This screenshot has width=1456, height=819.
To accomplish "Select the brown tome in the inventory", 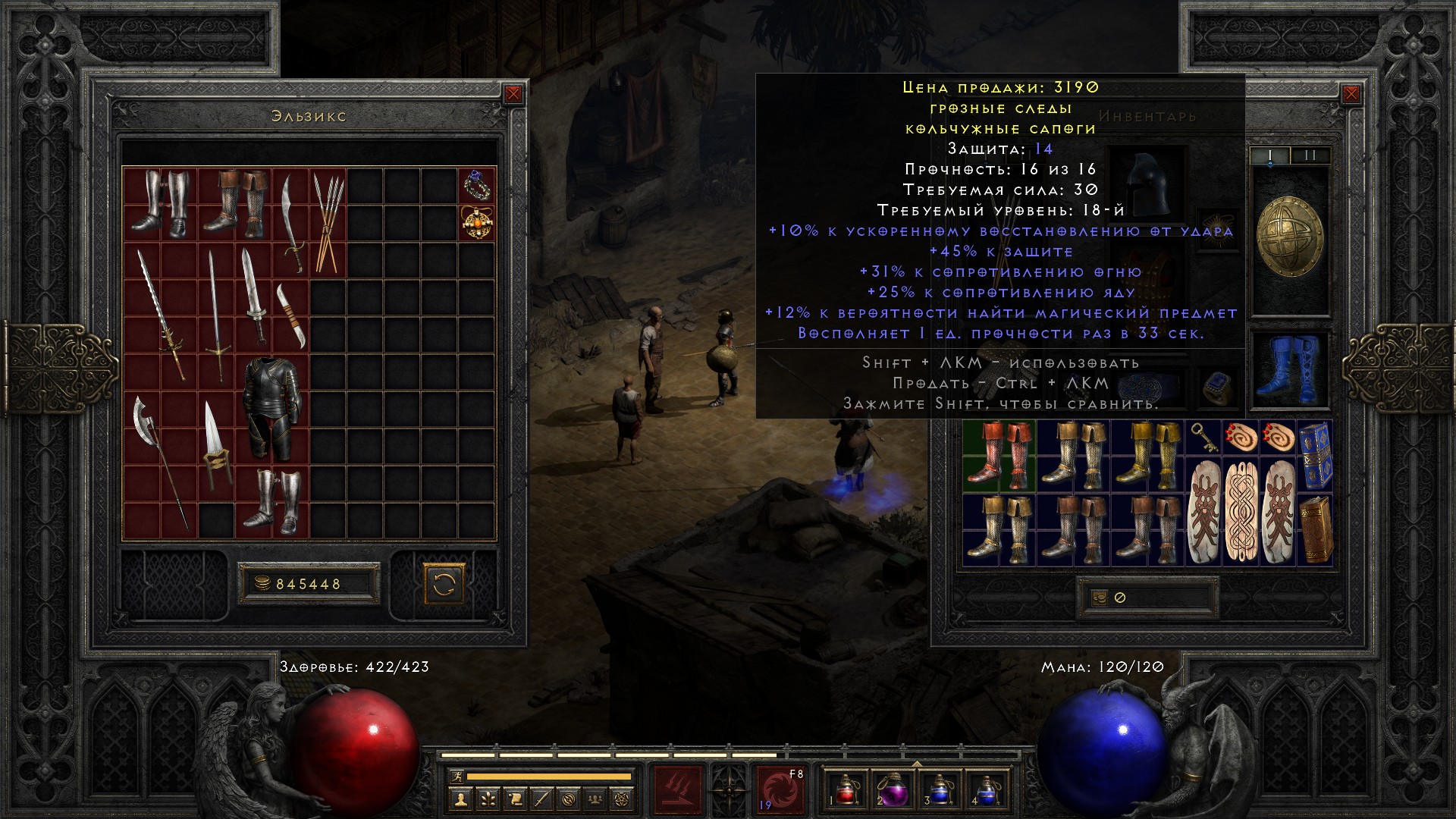I will (x=1314, y=529).
